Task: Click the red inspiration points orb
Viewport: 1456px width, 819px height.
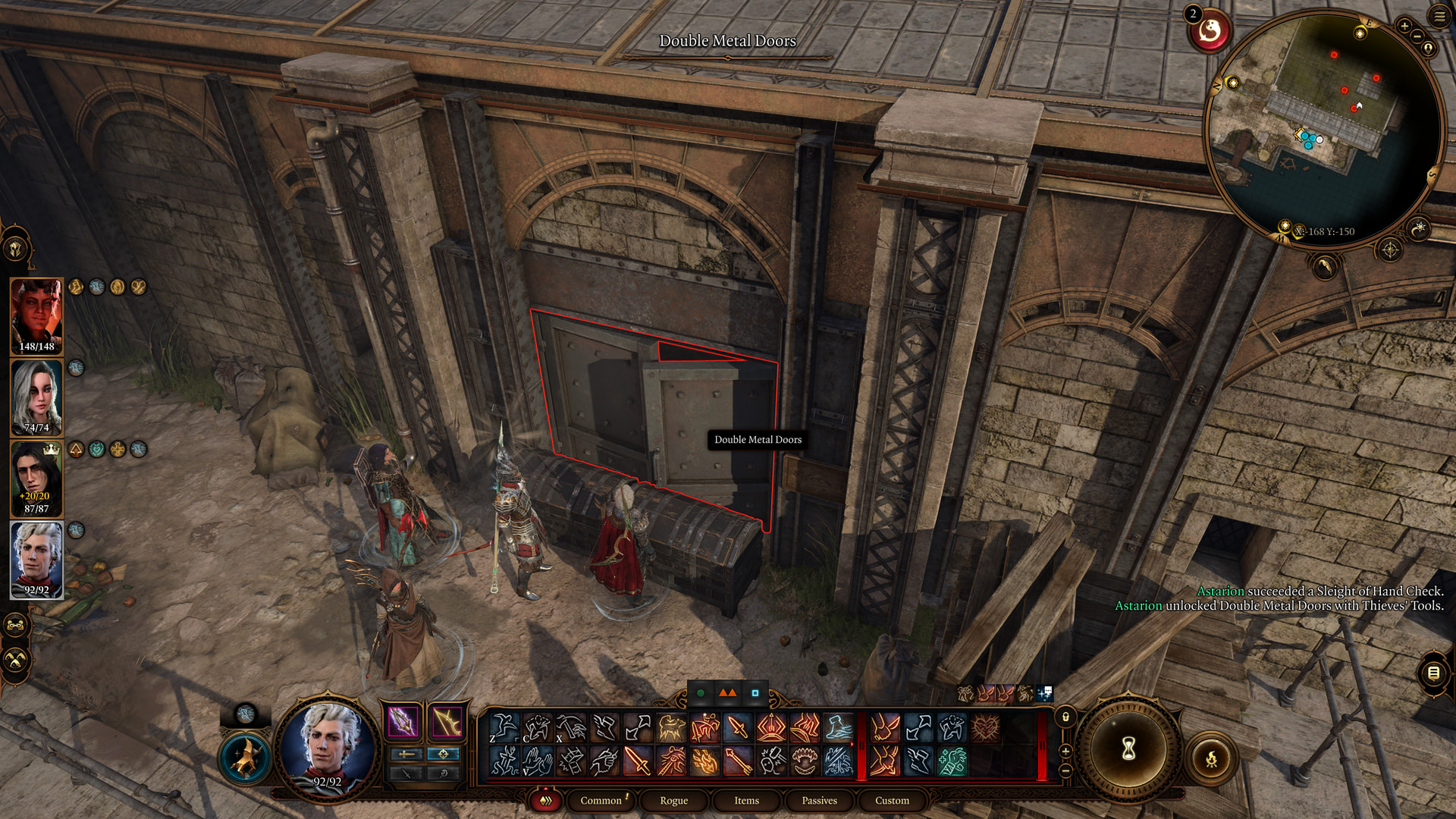Action: coord(1209,31)
